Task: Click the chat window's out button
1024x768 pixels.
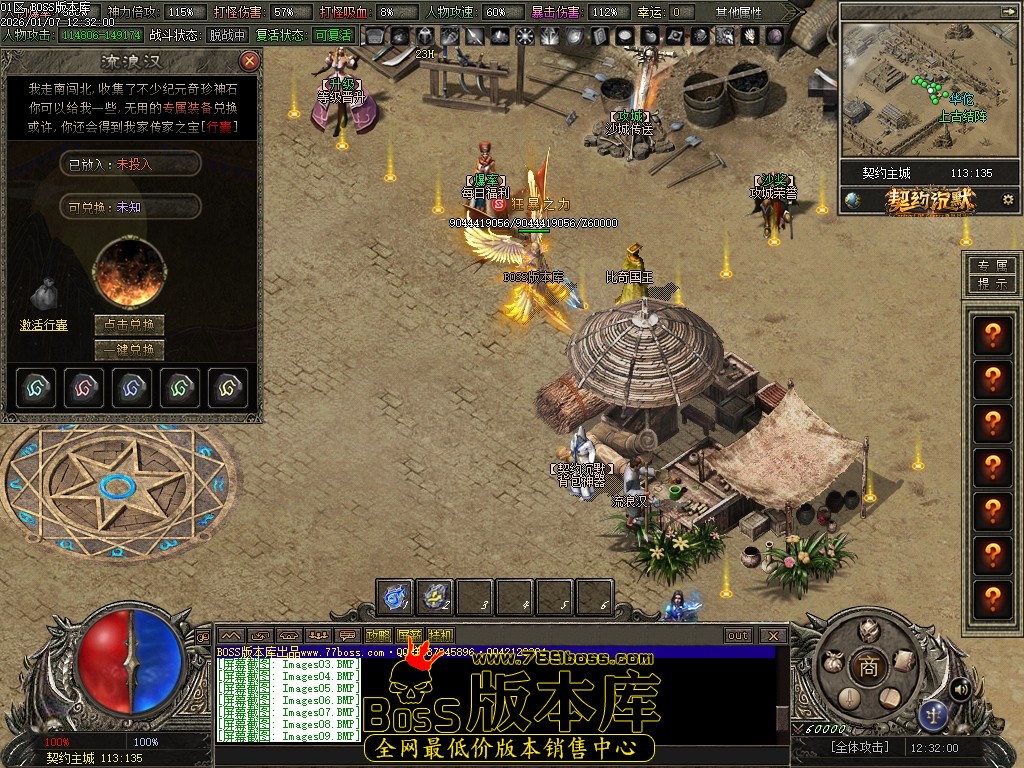Action: tap(738, 635)
